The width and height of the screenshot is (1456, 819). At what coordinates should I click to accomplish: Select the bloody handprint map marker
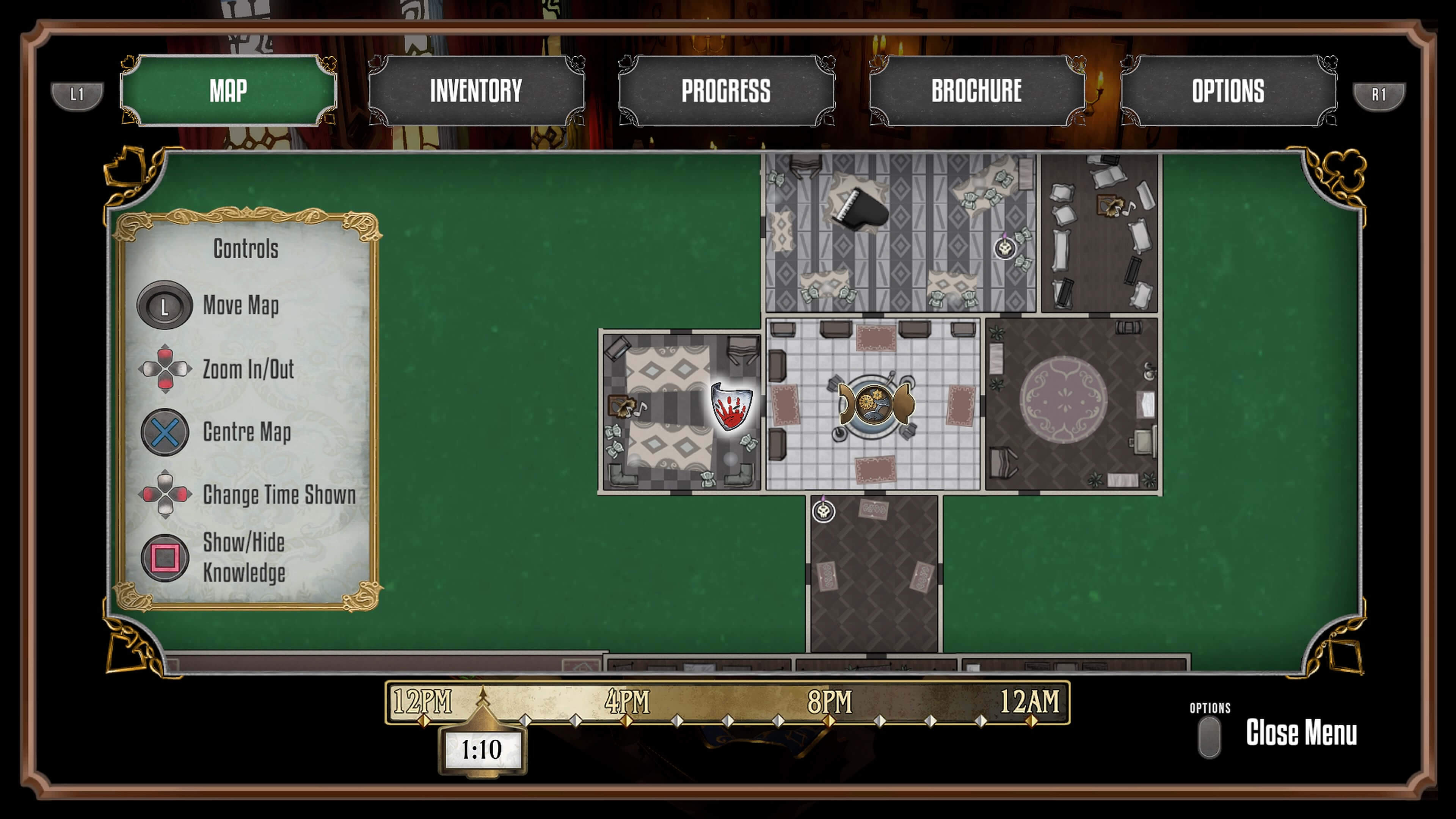click(731, 406)
